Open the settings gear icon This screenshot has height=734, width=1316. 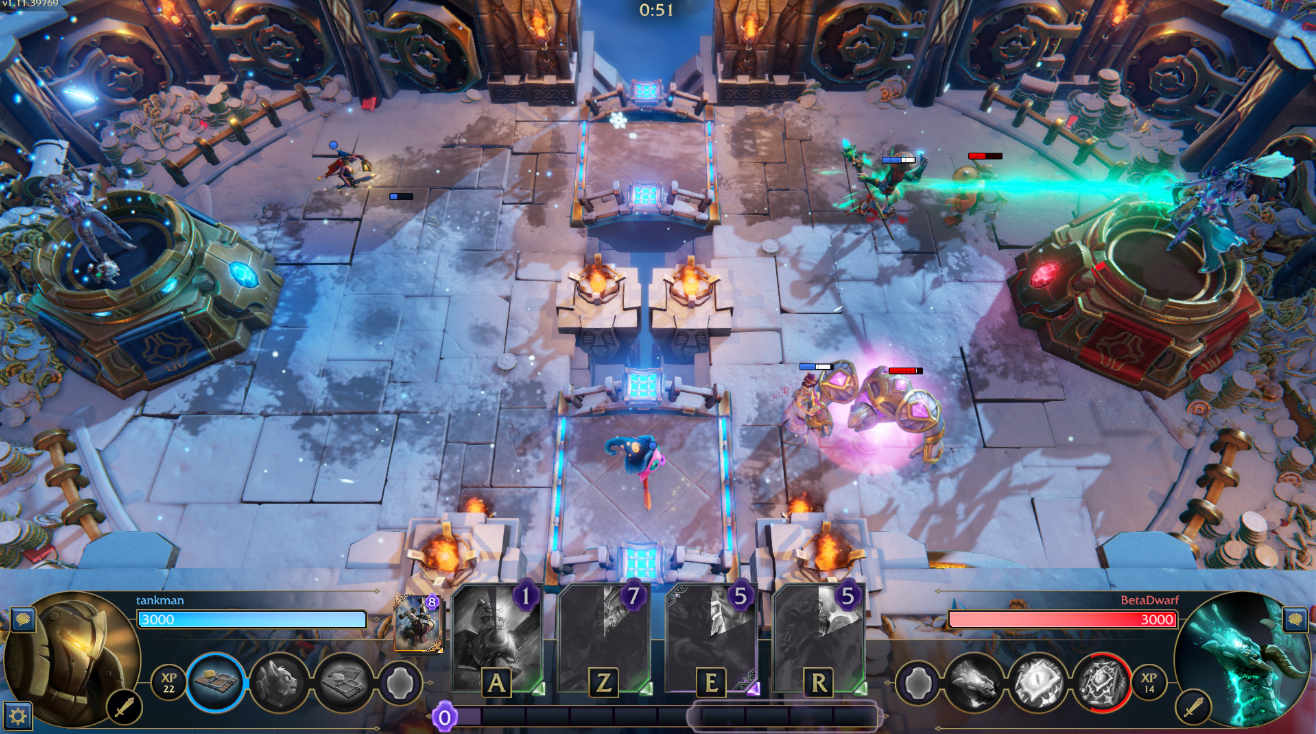(17, 713)
